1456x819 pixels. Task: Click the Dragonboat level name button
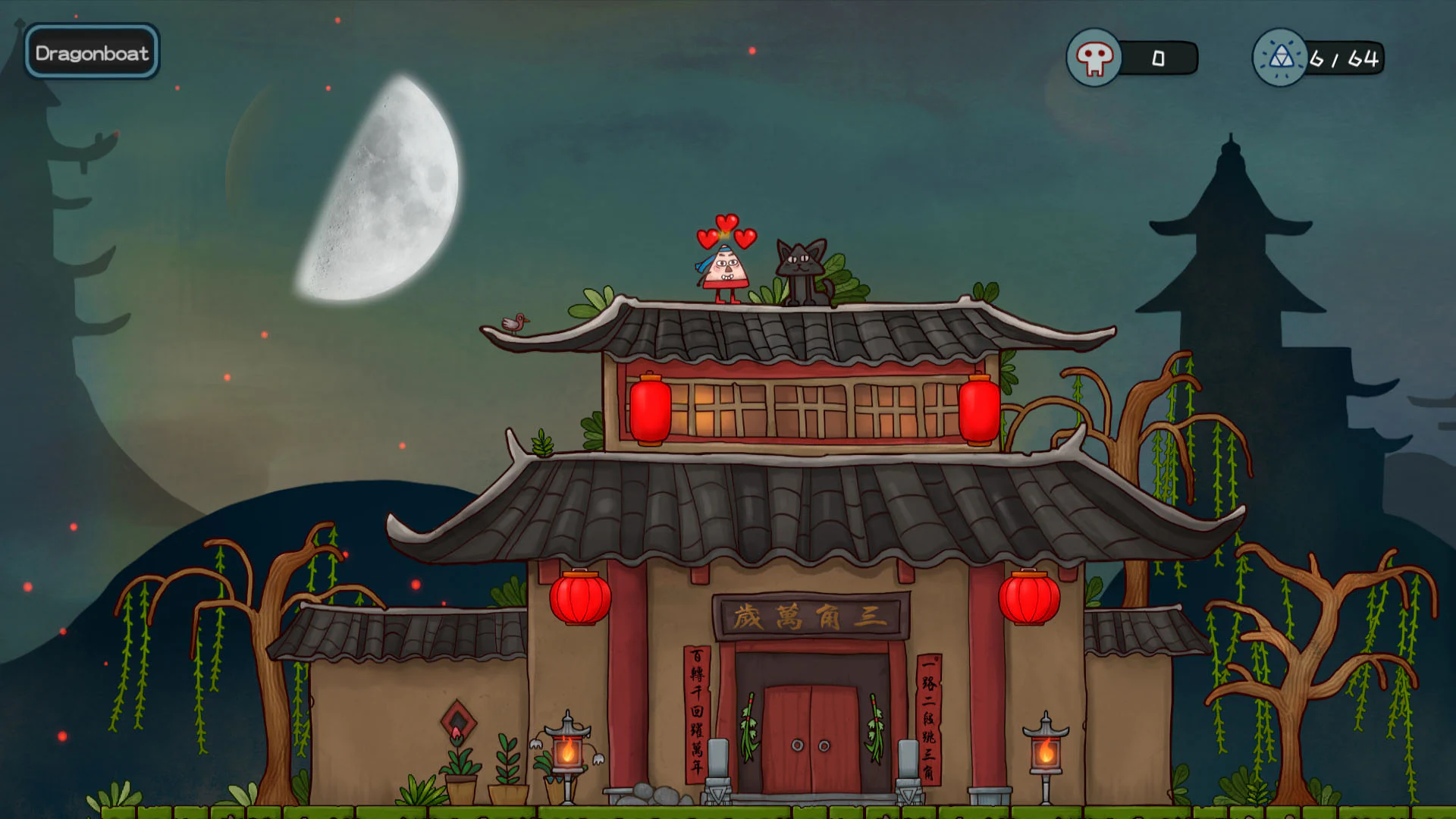click(x=90, y=52)
